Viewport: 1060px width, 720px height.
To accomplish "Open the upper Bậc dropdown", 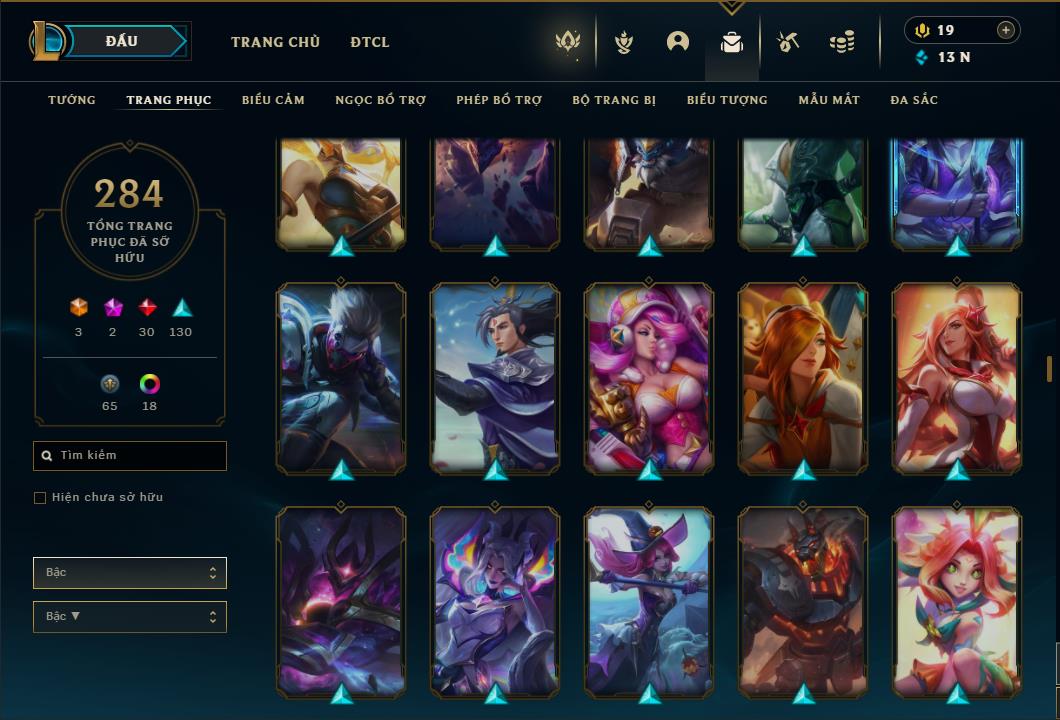I will (130, 573).
